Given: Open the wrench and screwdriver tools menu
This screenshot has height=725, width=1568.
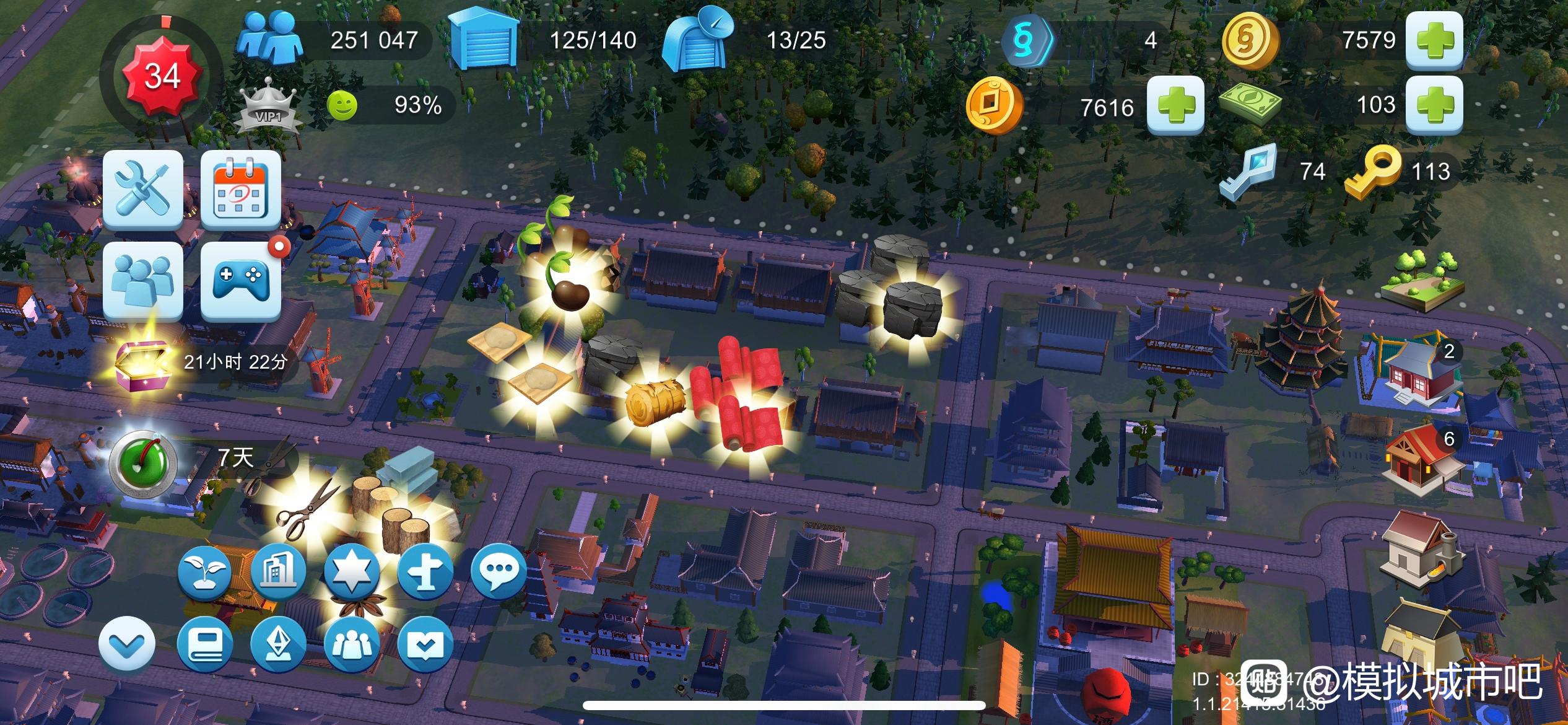Looking at the screenshot, I should pyautogui.click(x=143, y=189).
